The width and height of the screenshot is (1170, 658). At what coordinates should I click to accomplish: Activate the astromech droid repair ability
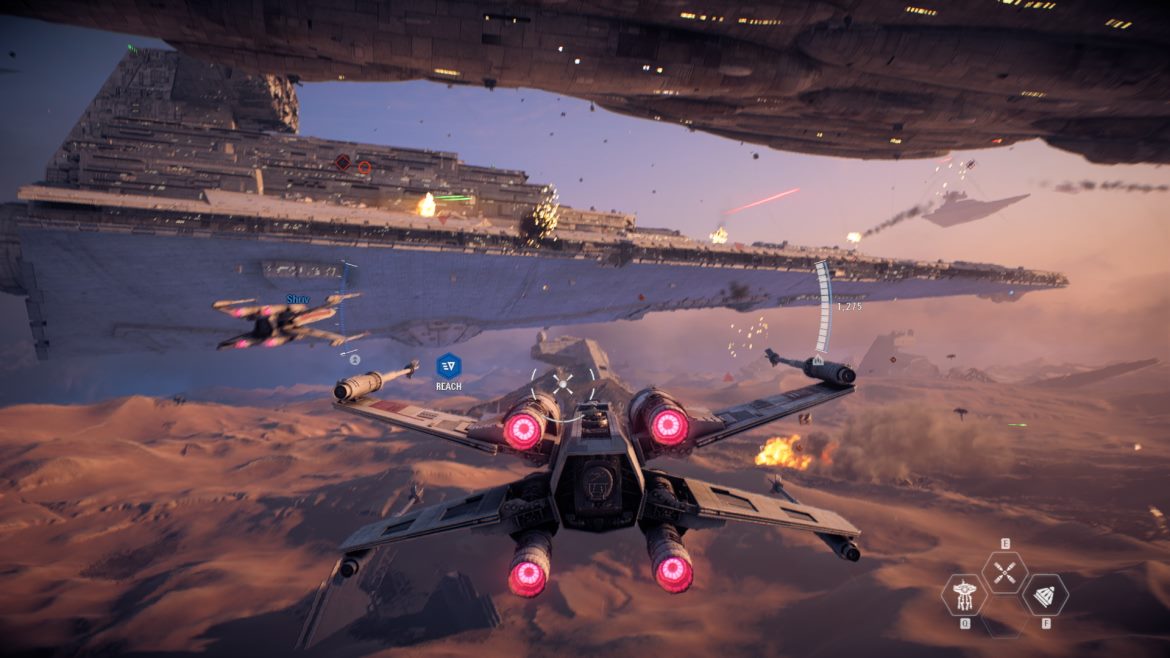click(x=964, y=595)
